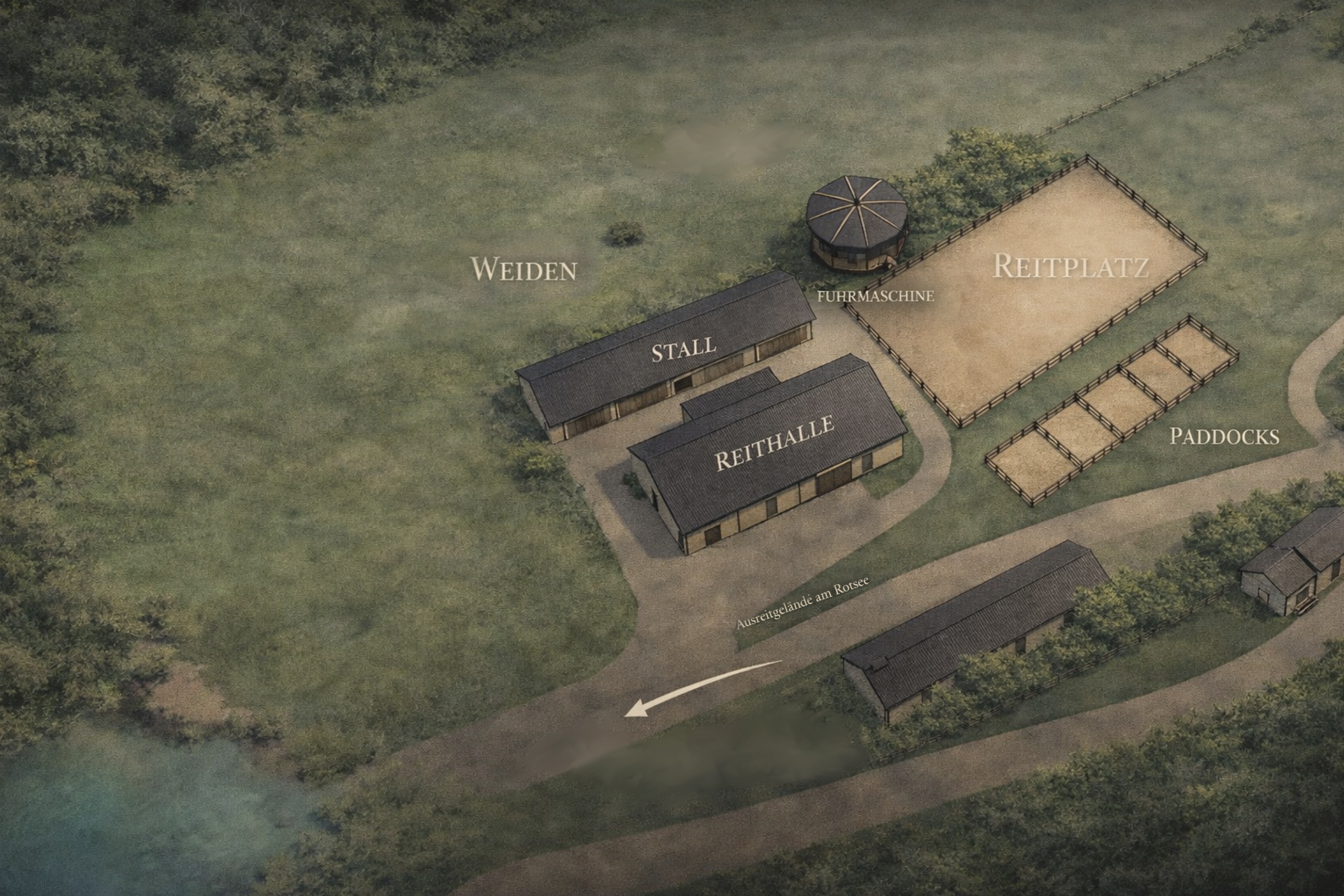Image resolution: width=1344 pixels, height=896 pixels.
Task: Open the Stall location
Action: [683, 349]
